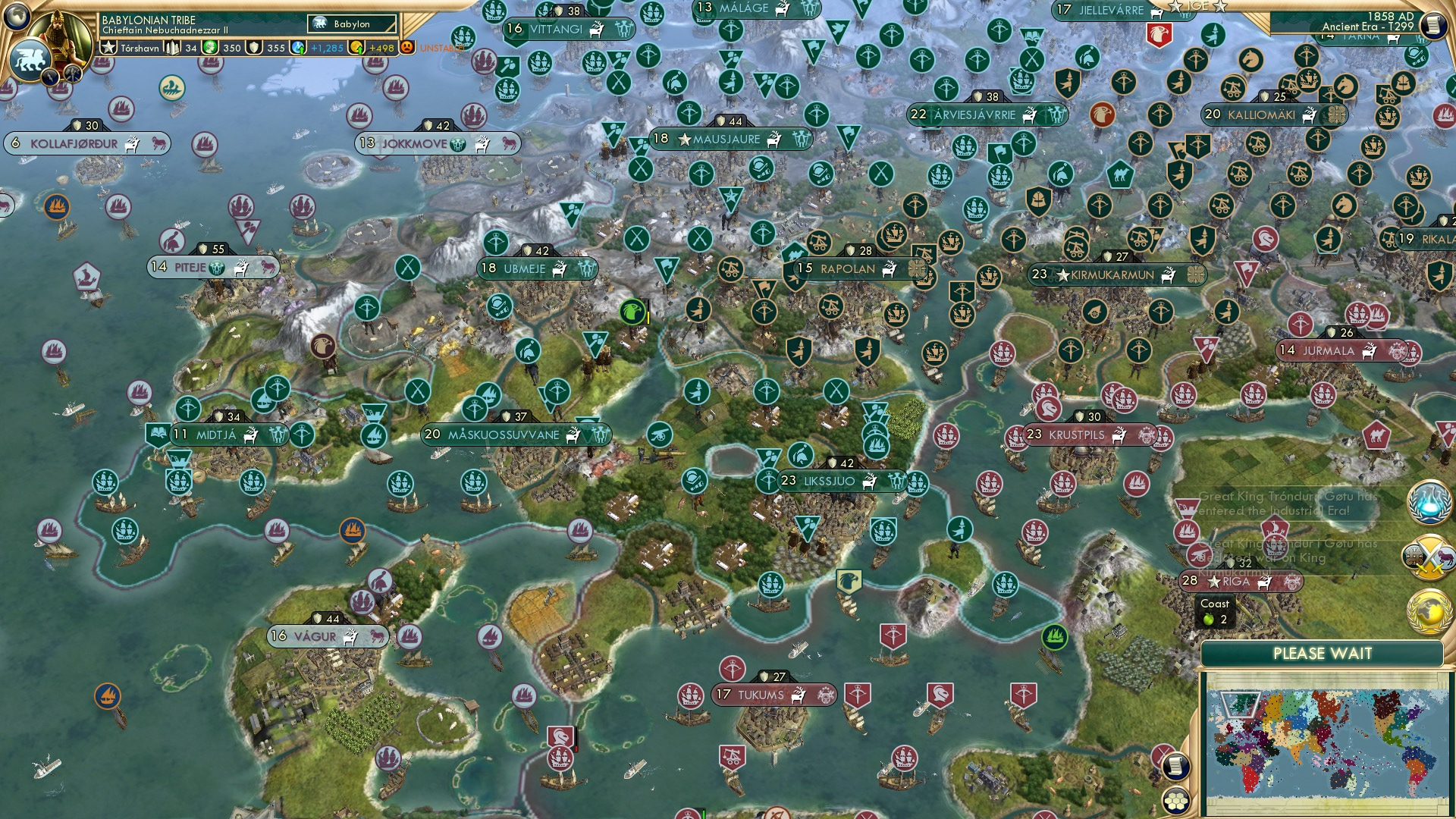The image size is (1456, 819).
Task: Click the lightning quick-action badge under leader portrait
Action: [51, 78]
